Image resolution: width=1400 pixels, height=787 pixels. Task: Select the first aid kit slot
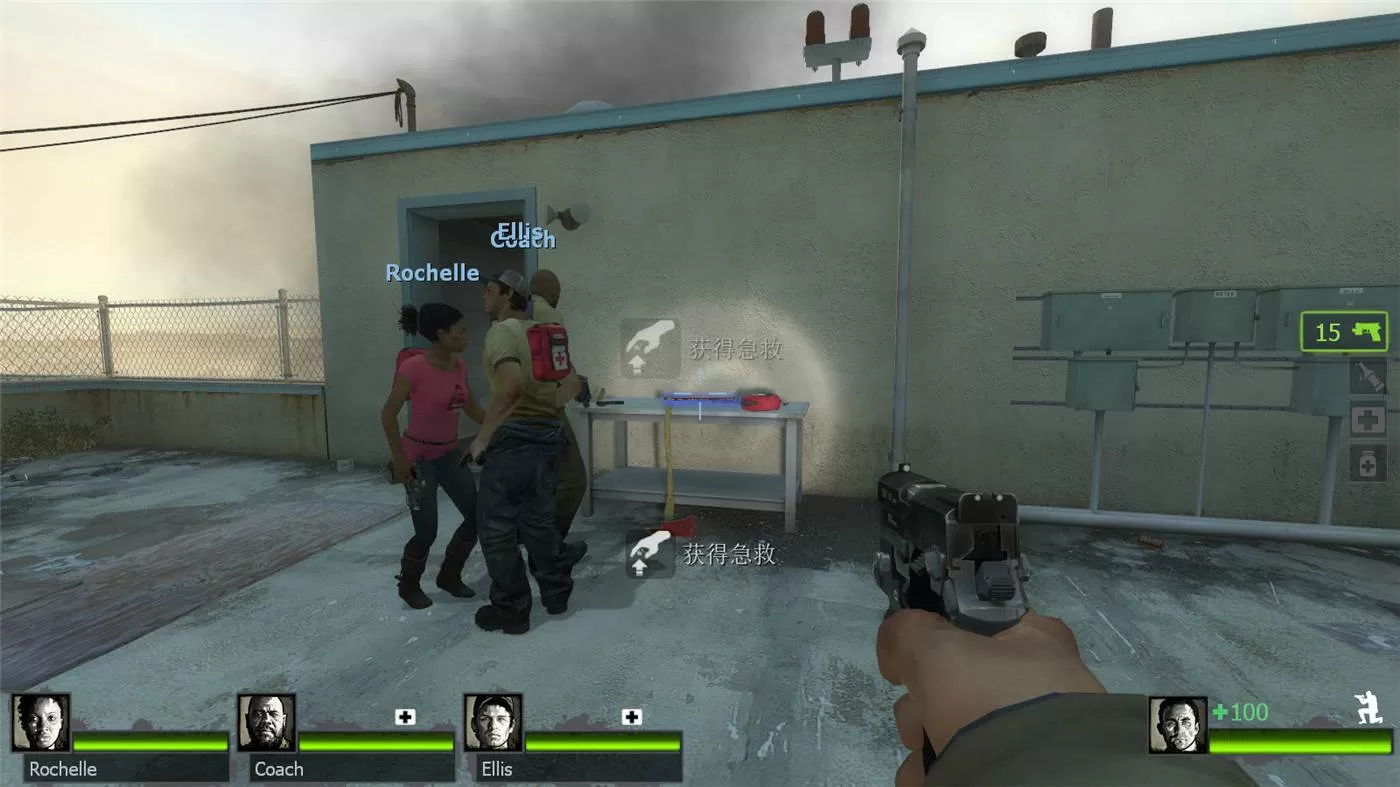(x=1368, y=420)
